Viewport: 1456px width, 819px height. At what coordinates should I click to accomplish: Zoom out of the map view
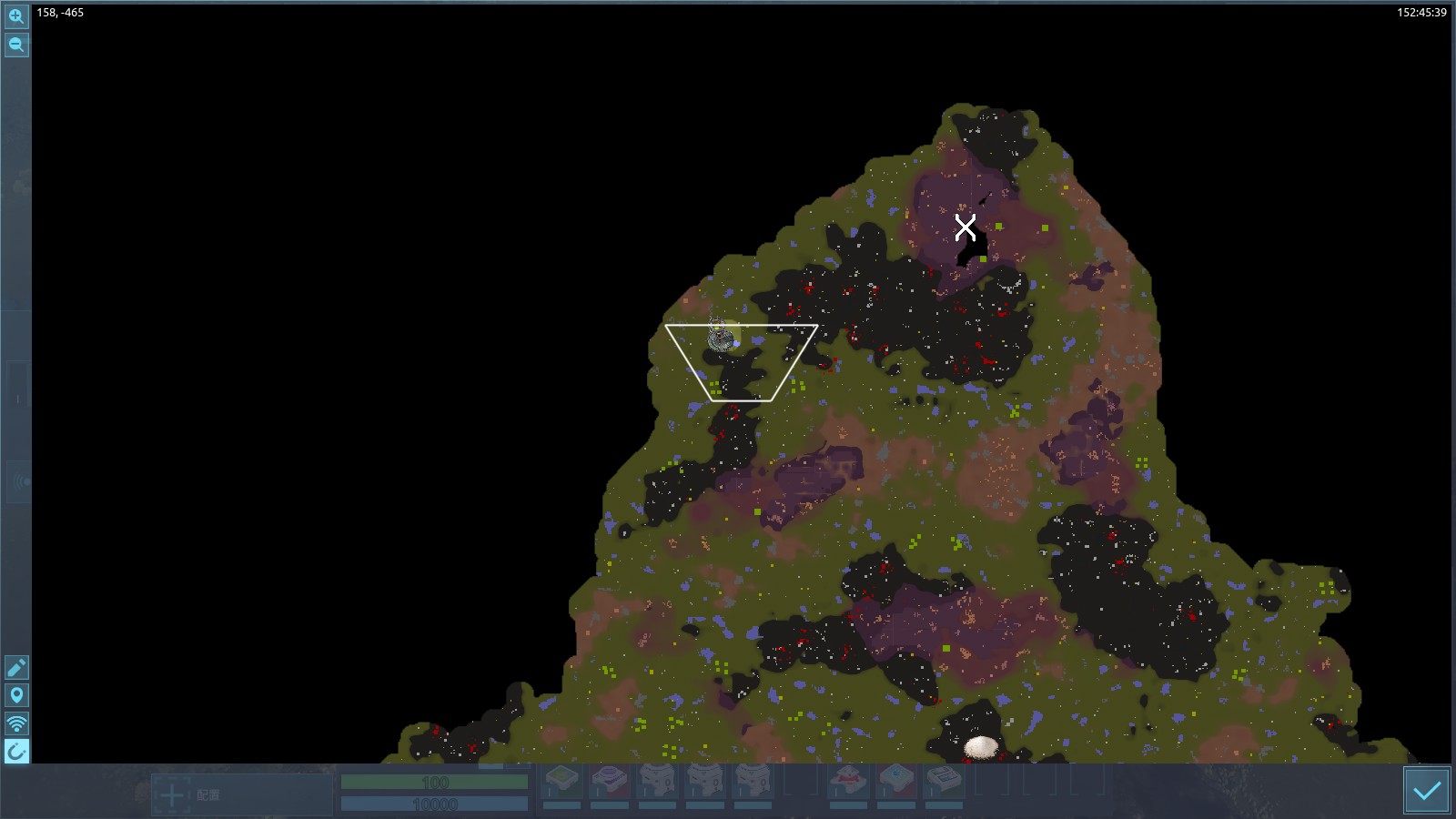click(x=16, y=45)
